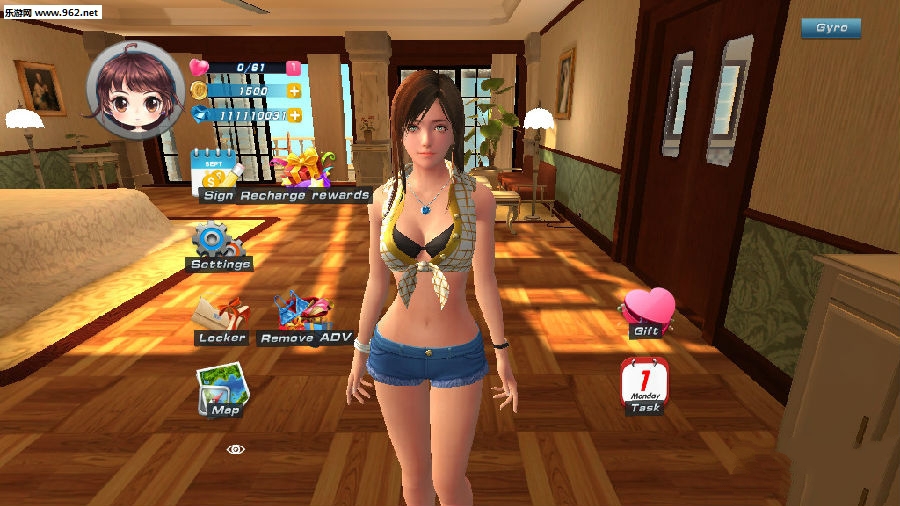Hide the interface with the eye icon
900x506 pixels.
235,449
